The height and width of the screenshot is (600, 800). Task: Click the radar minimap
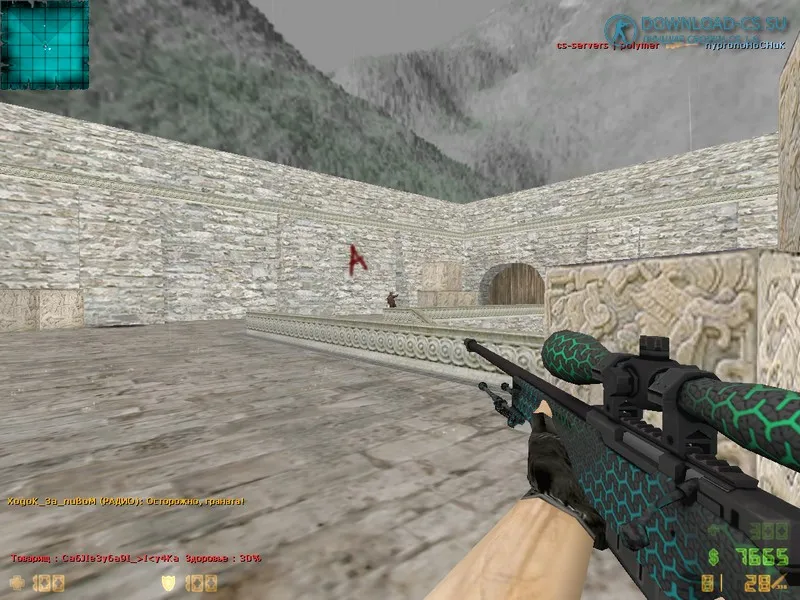coord(44,44)
